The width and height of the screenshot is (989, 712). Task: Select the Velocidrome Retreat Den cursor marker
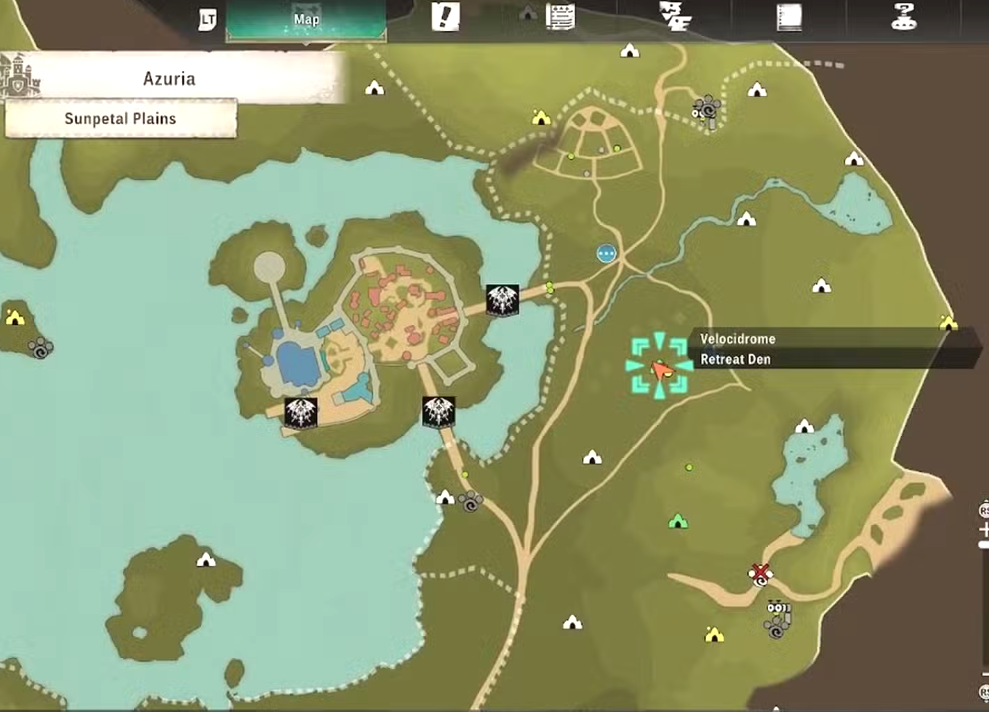(x=660, y=368)
